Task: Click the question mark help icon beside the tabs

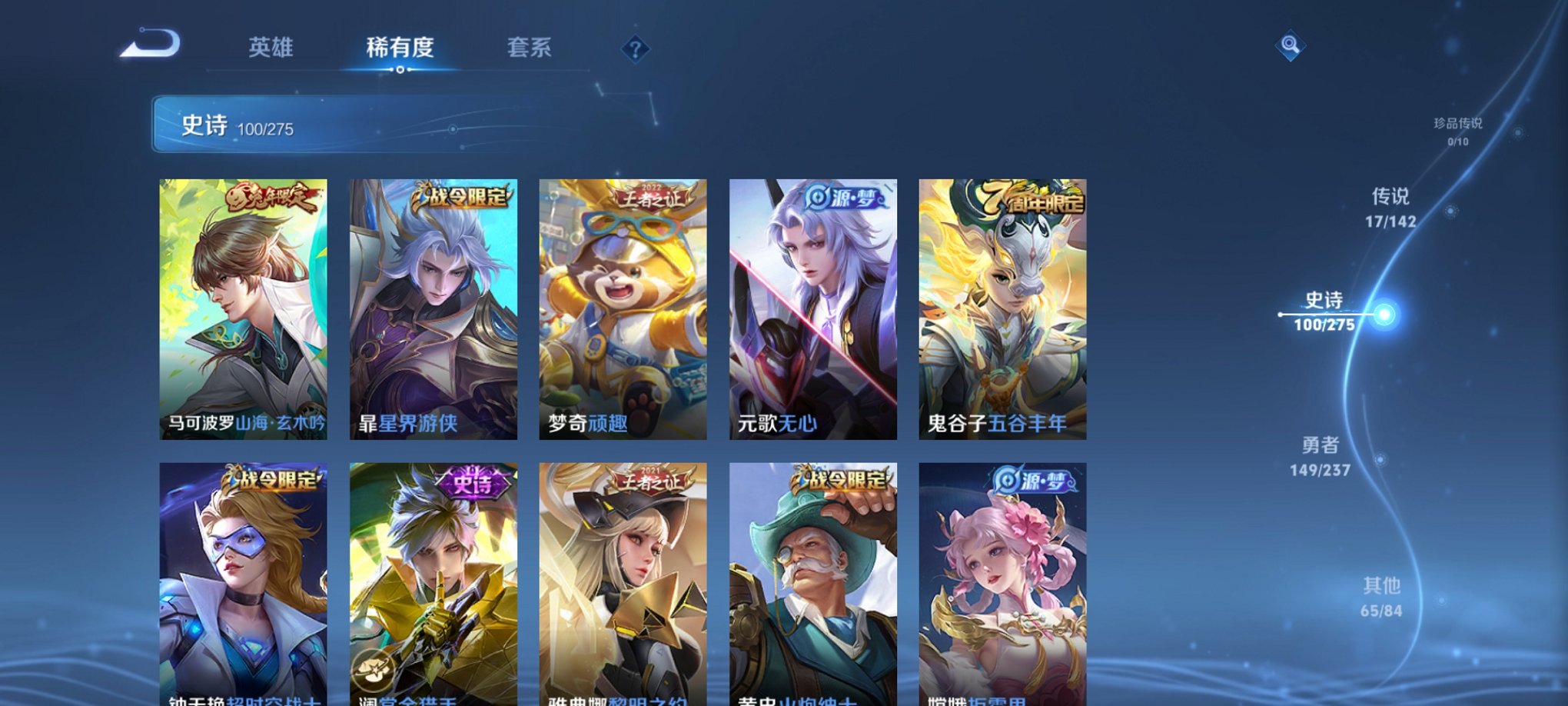Action: tap(634, 51)
